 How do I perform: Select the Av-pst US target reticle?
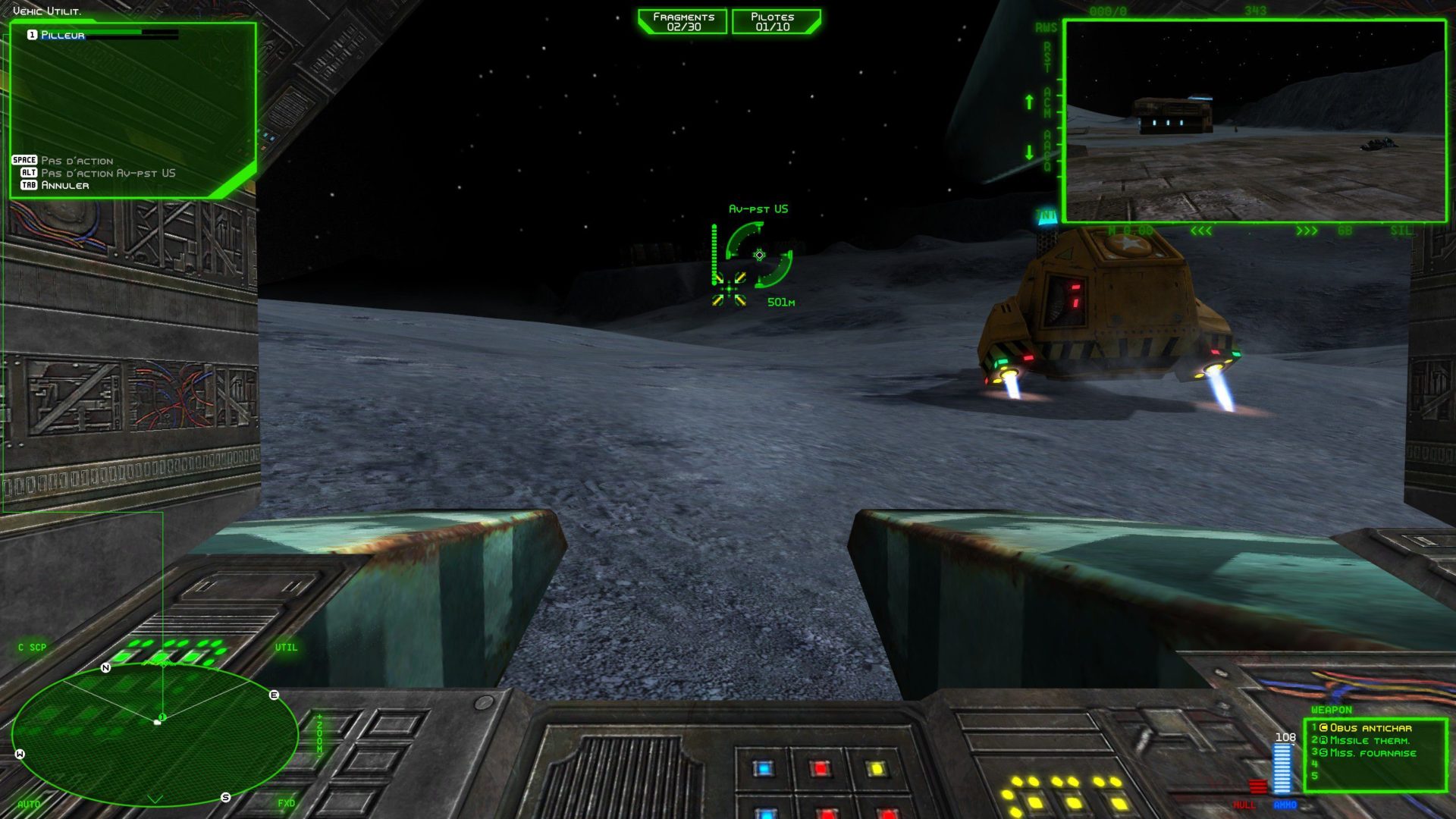coord(758,256)
